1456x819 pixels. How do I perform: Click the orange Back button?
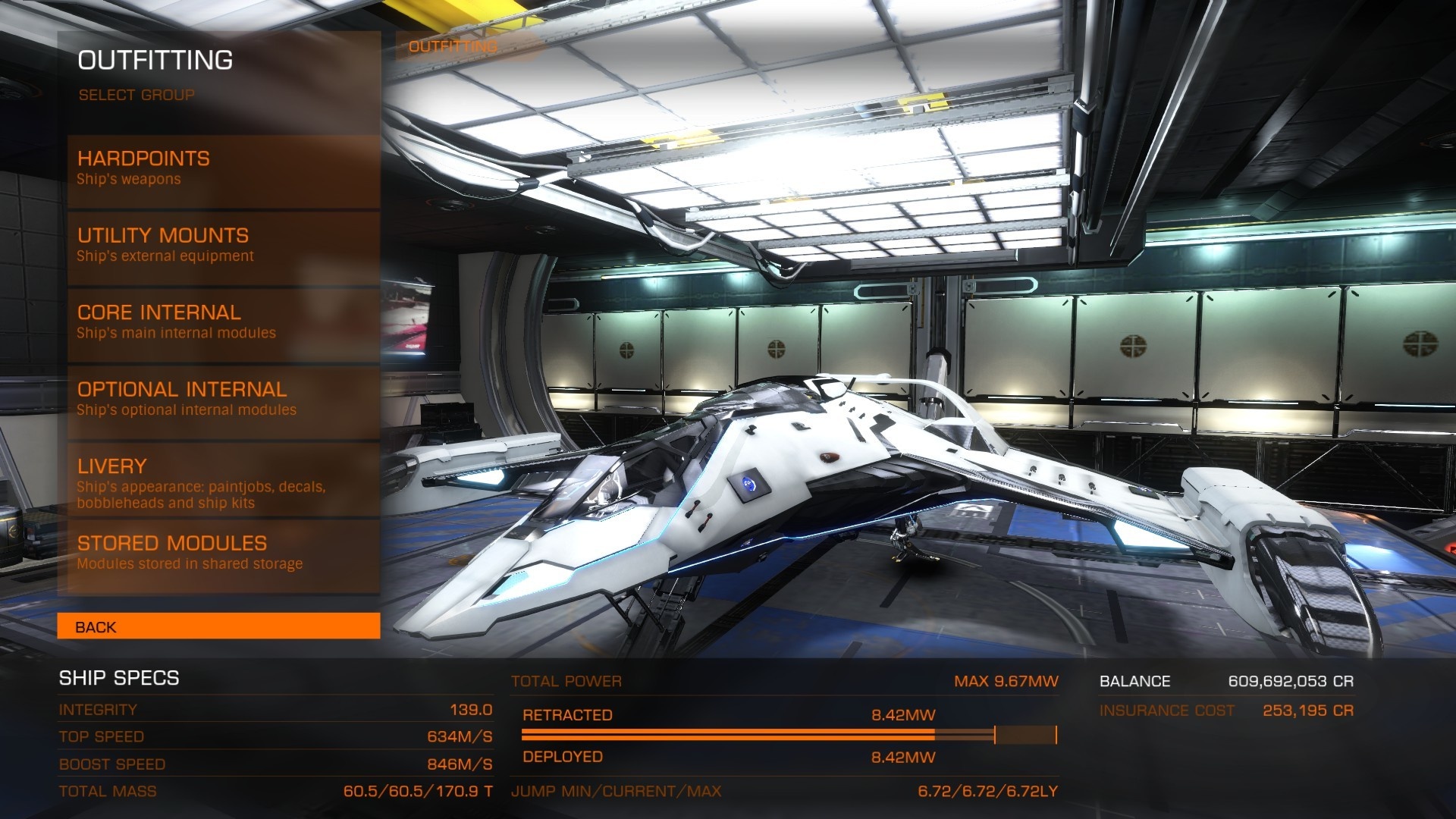[218, 626]
